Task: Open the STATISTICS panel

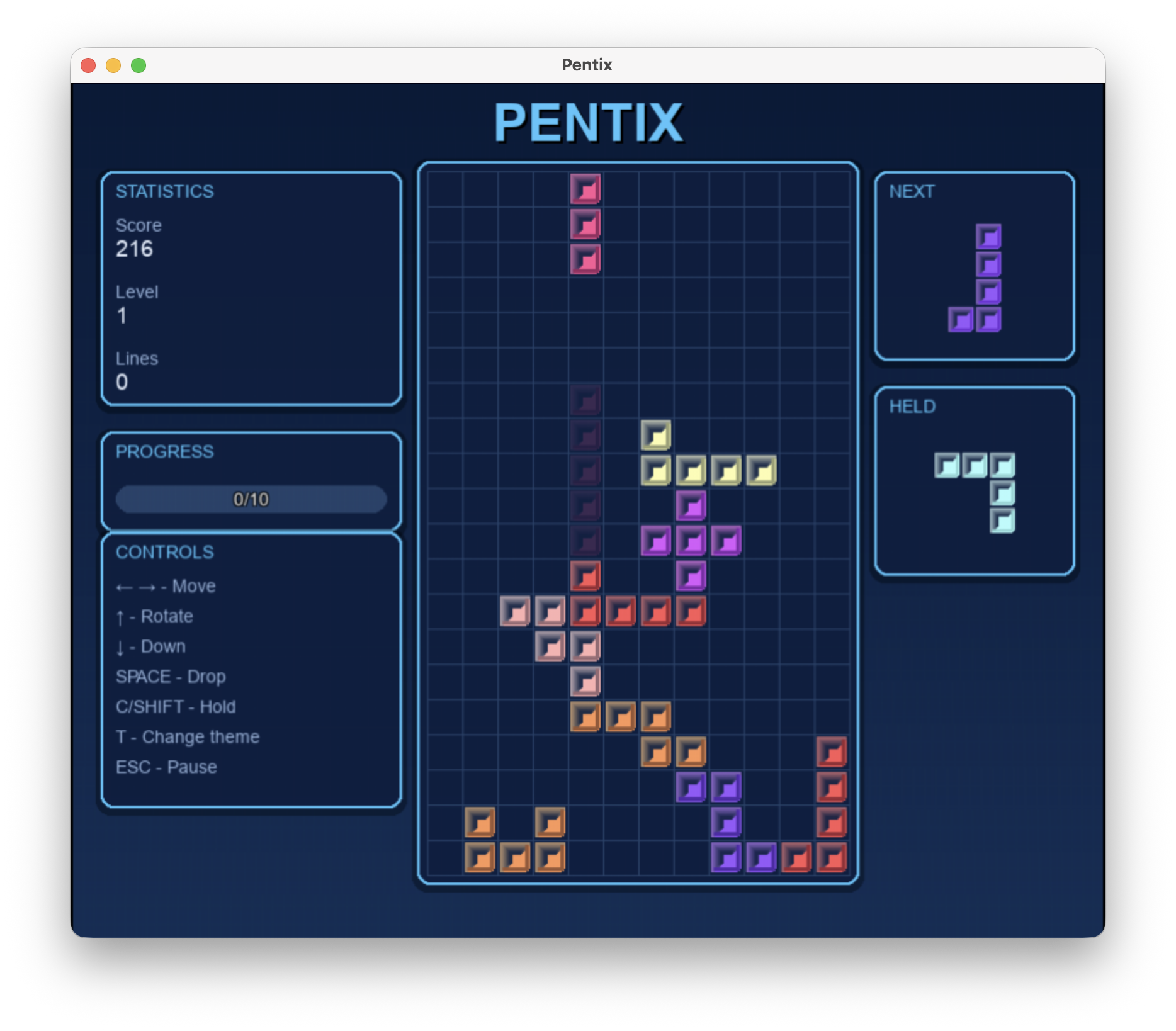Action: (x=165, y=191)
